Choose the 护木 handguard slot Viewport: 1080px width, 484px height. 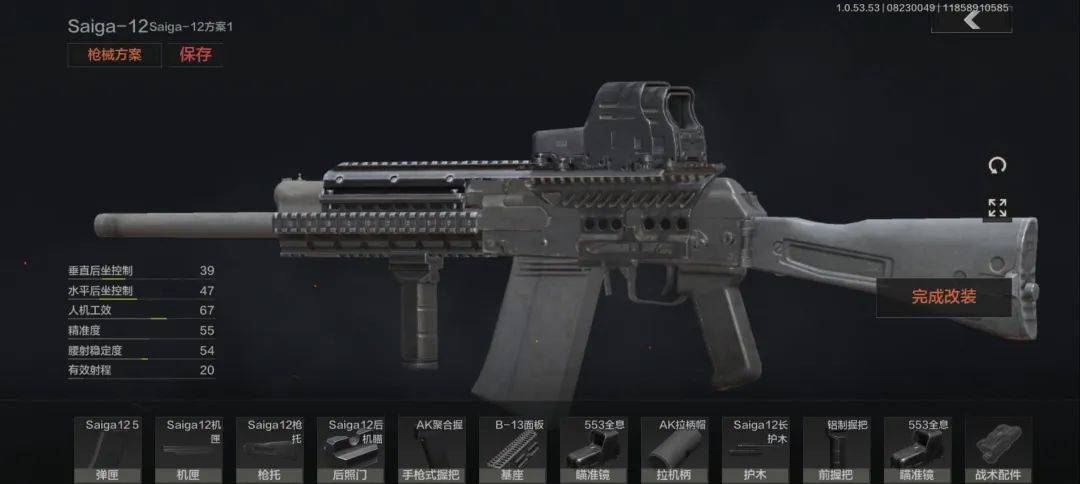tap(761, 450)
